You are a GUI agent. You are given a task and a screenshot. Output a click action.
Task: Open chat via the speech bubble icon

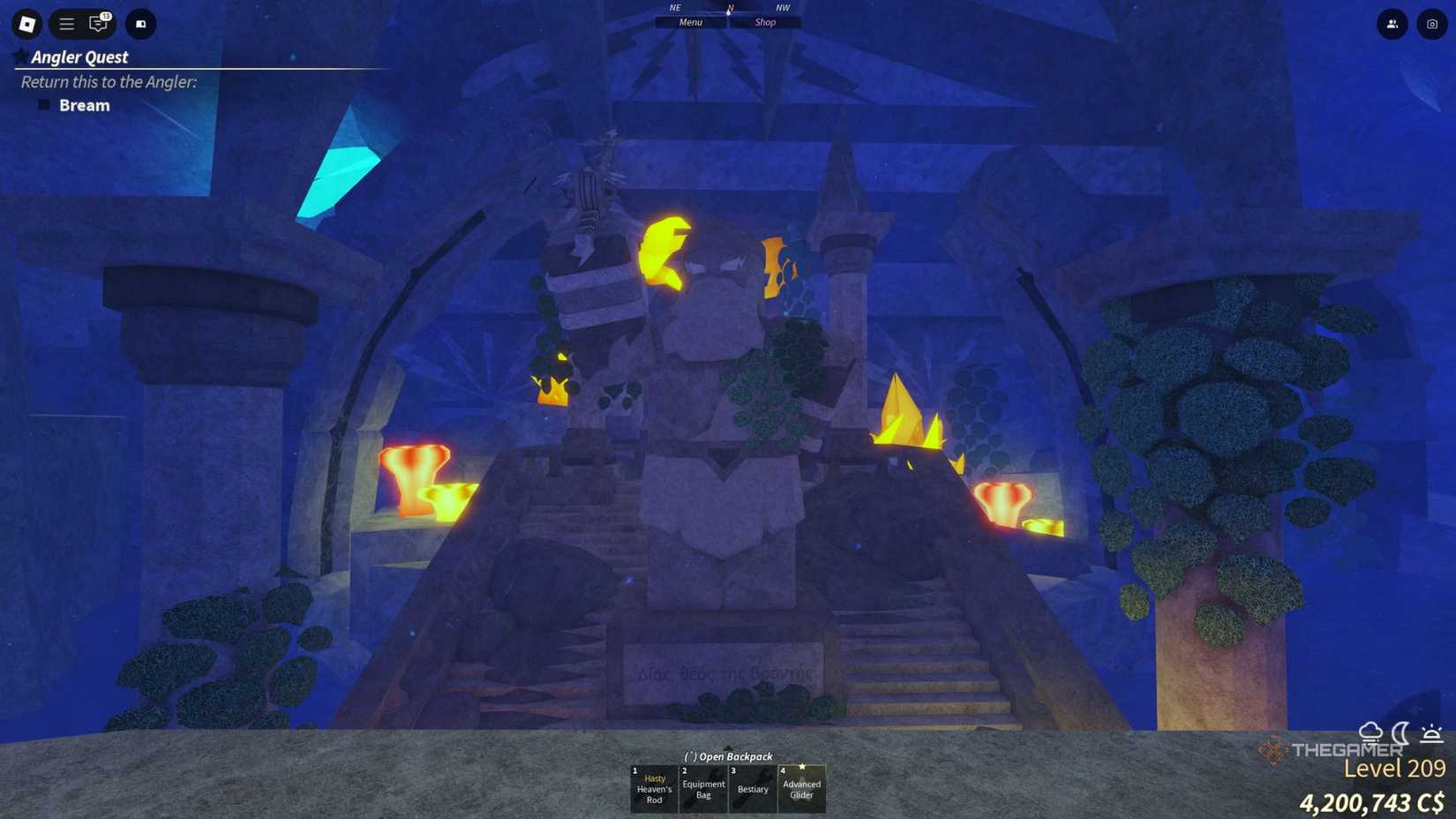97,25
